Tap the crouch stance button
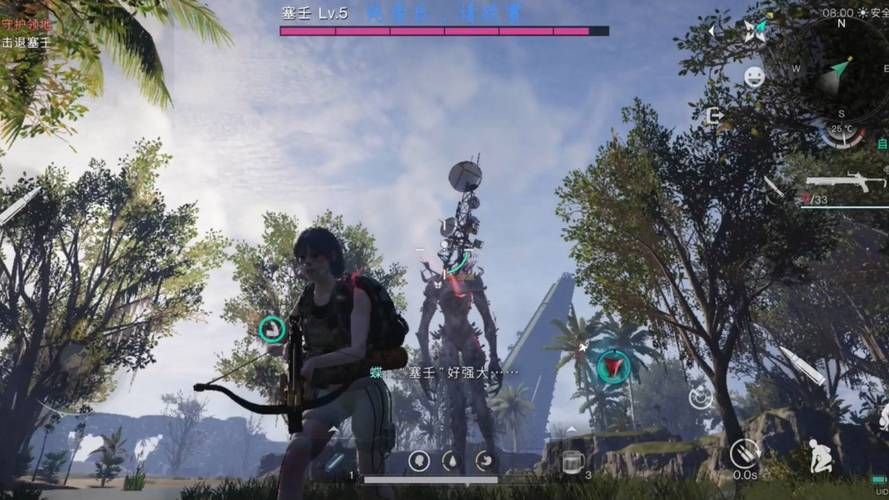The height and width of the screenshot is (500, 889). (x=822, y=456)
